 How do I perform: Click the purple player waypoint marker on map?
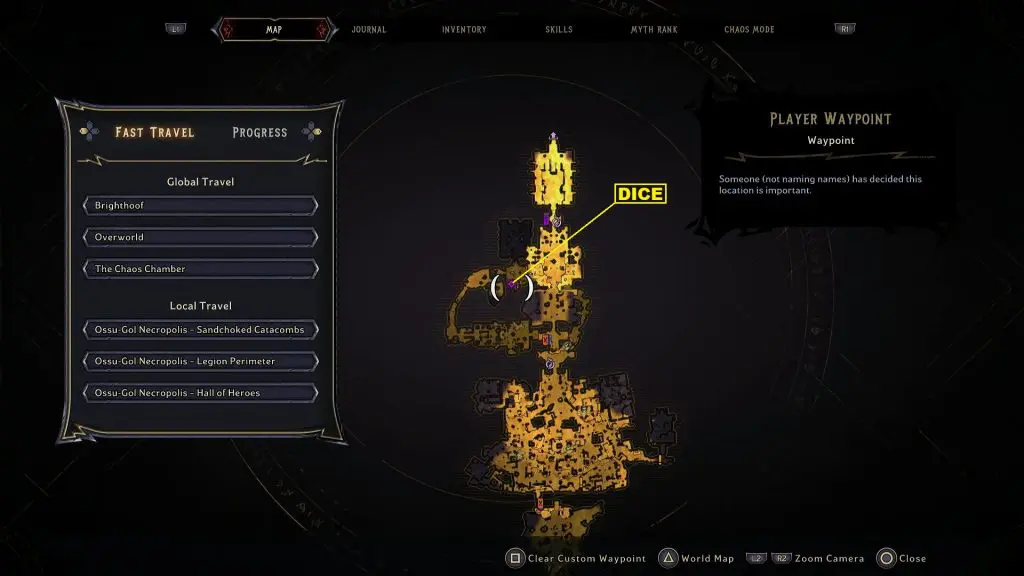(512, 287)
